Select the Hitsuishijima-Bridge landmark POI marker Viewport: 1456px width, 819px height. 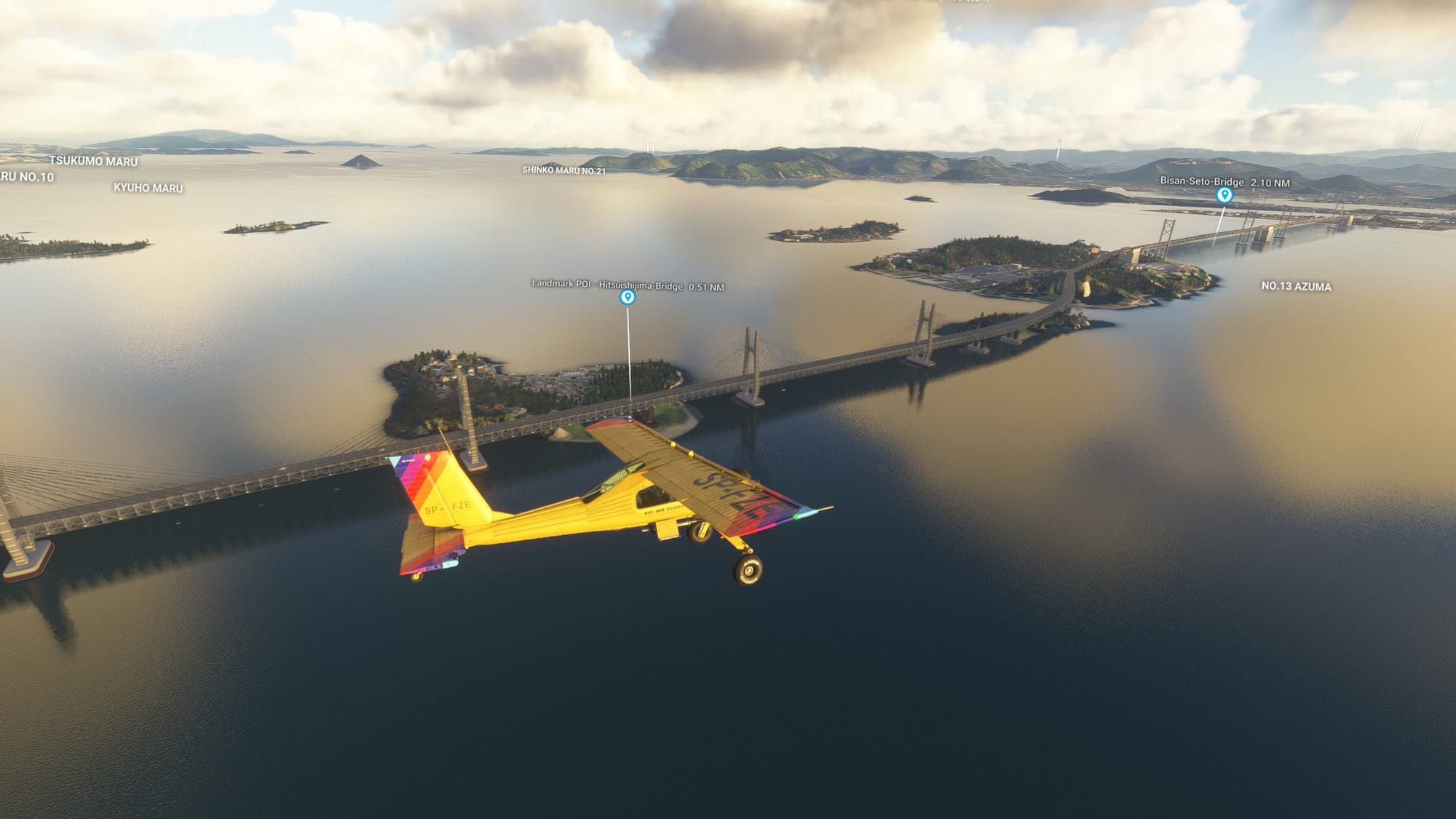click(x=628, y=297)
